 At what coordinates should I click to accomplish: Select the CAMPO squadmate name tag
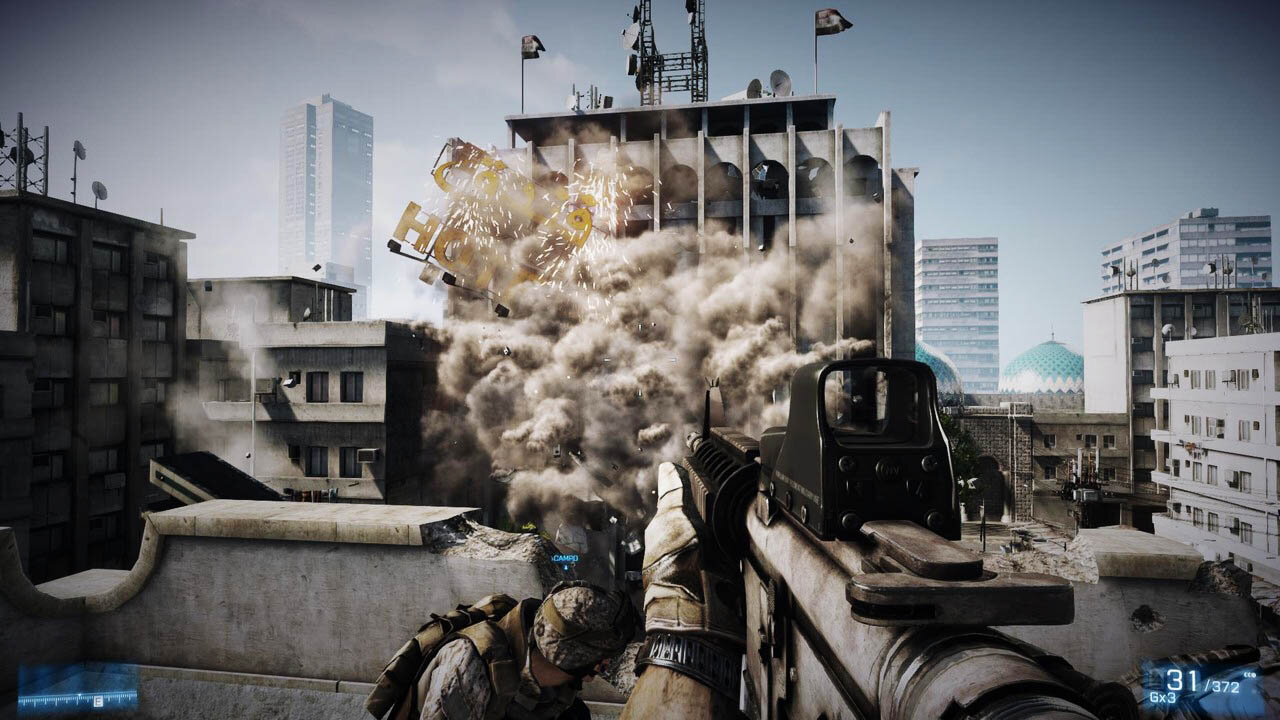565,558
